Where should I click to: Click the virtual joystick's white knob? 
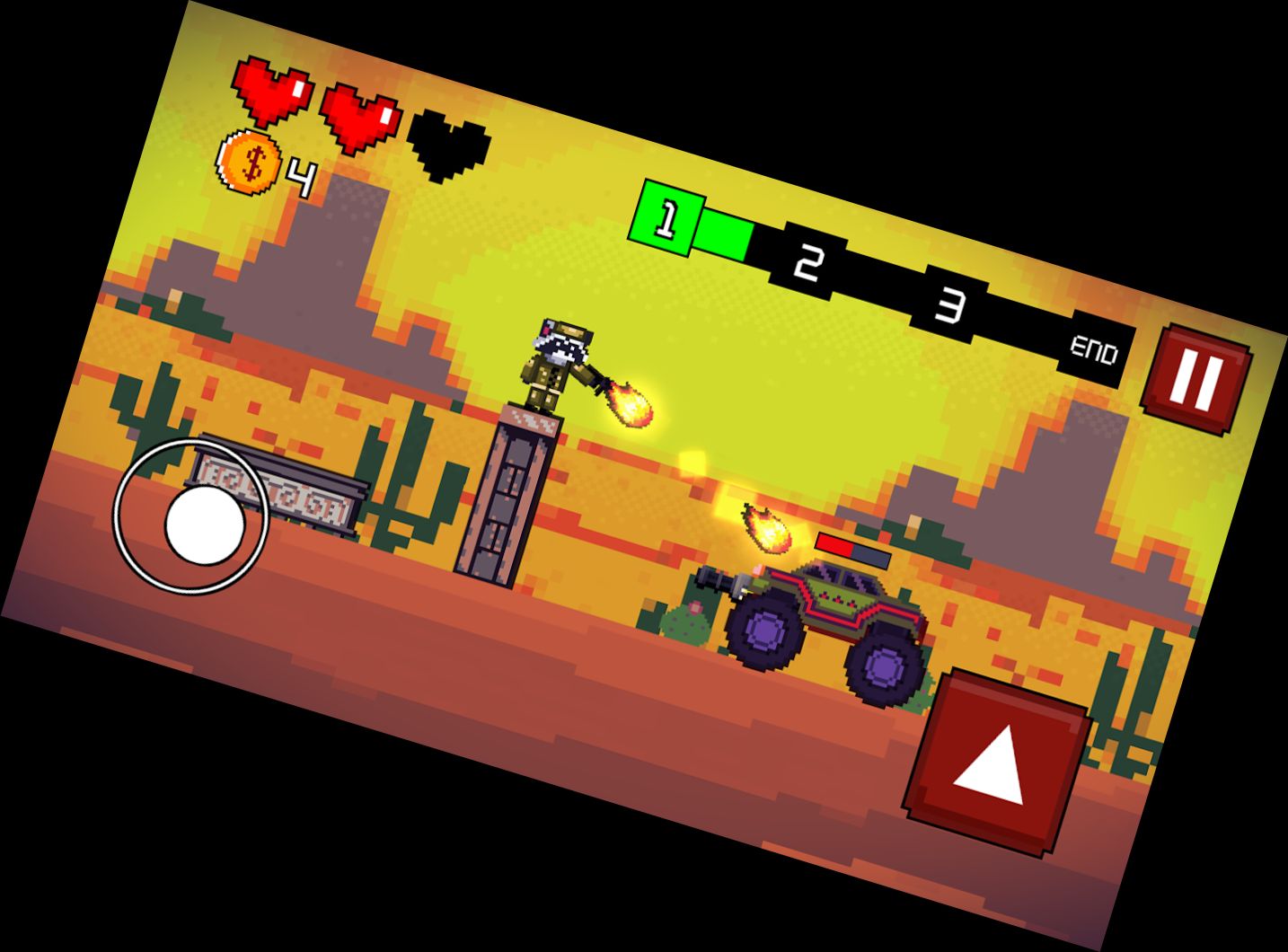pyautogui.click(x=204, y=525)
